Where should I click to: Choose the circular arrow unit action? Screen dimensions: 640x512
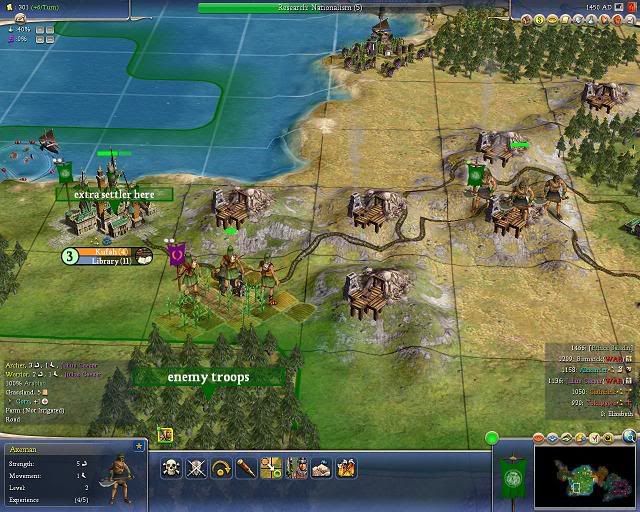click(x=221, y=467)
